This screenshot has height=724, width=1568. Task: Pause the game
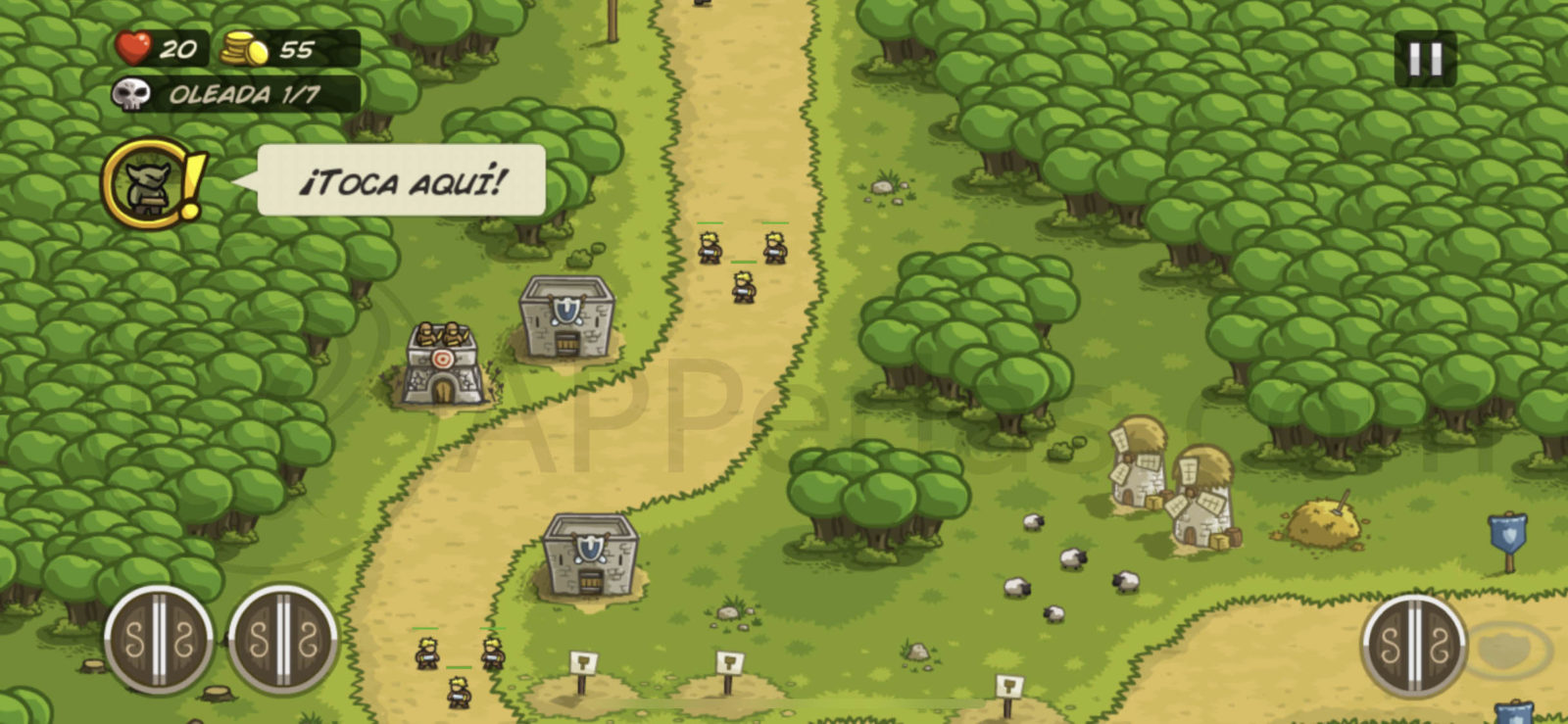pos(1425,60)
